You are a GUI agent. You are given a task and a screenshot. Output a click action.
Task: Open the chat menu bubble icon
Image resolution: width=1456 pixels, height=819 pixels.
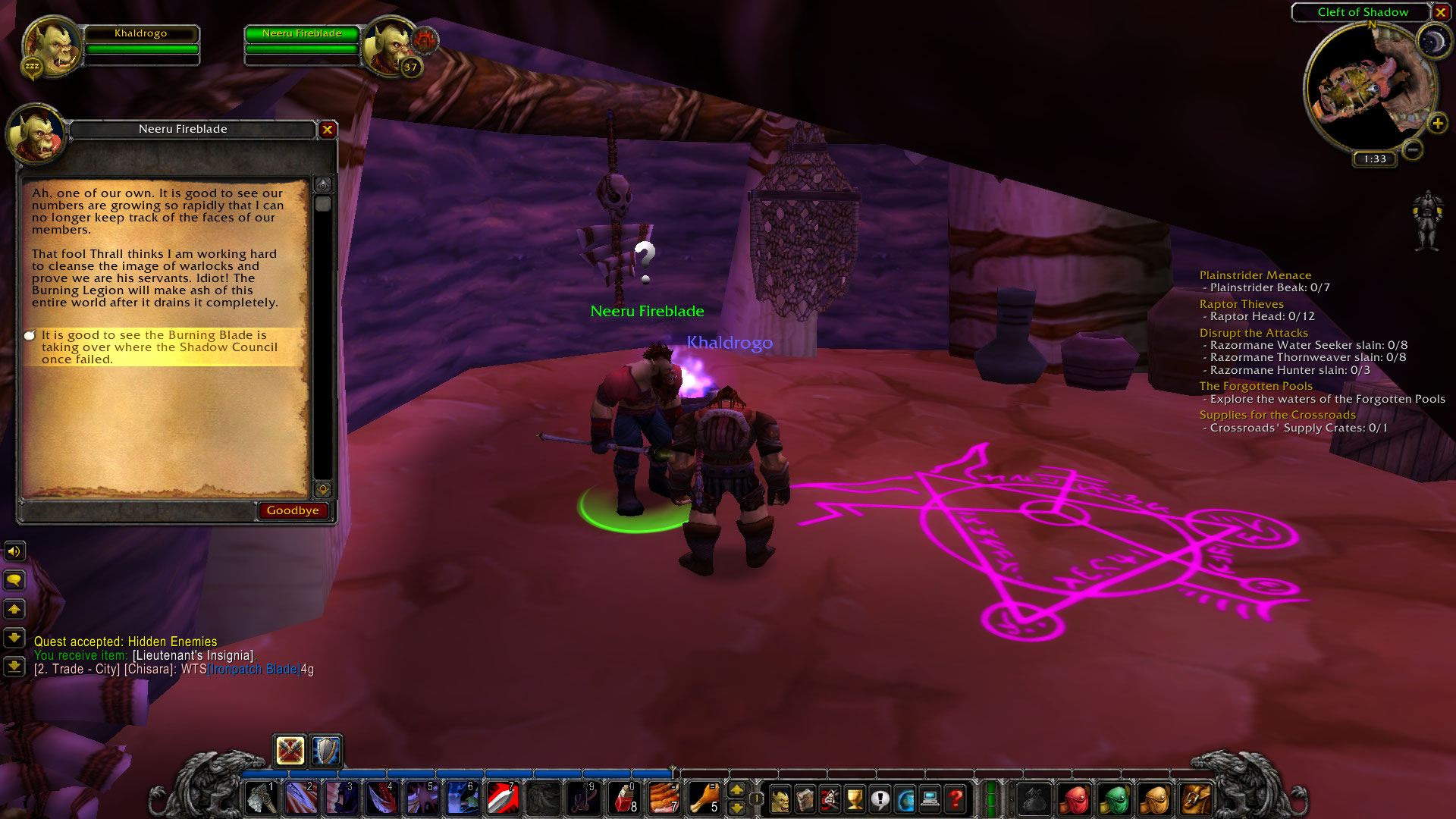tap(14, 580)
